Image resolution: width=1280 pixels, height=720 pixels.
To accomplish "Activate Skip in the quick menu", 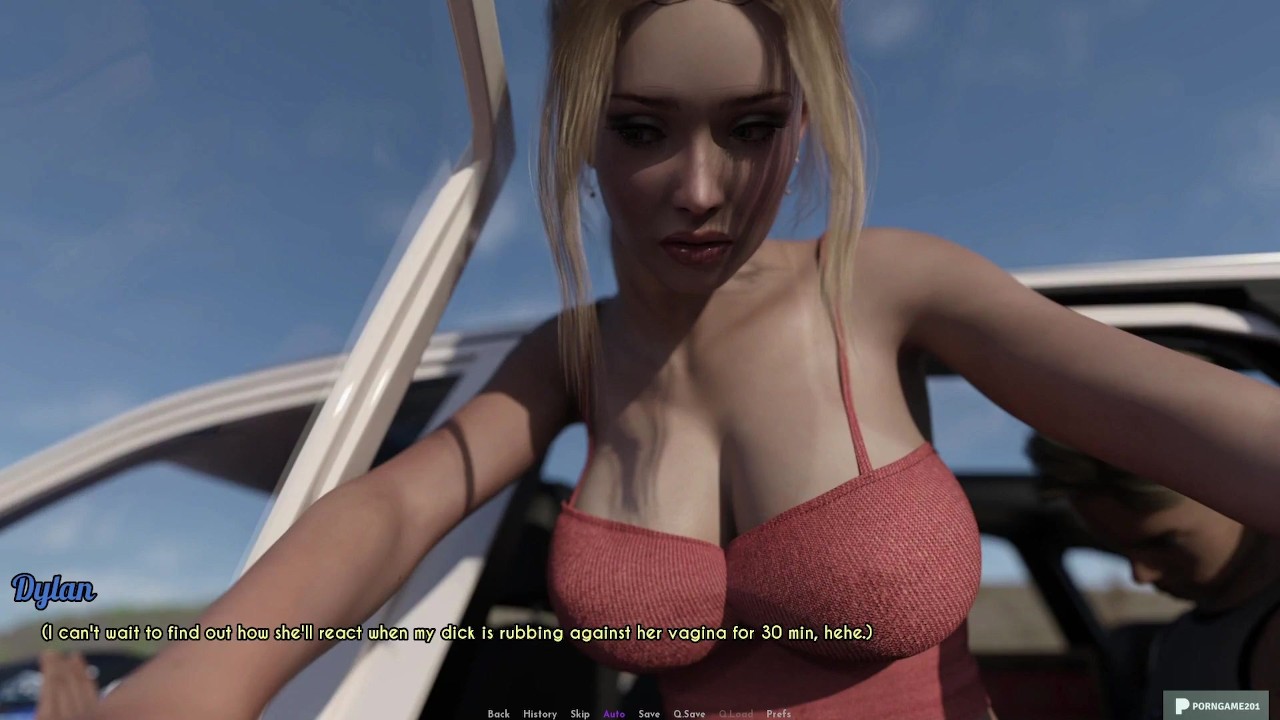I will [580, 714].
